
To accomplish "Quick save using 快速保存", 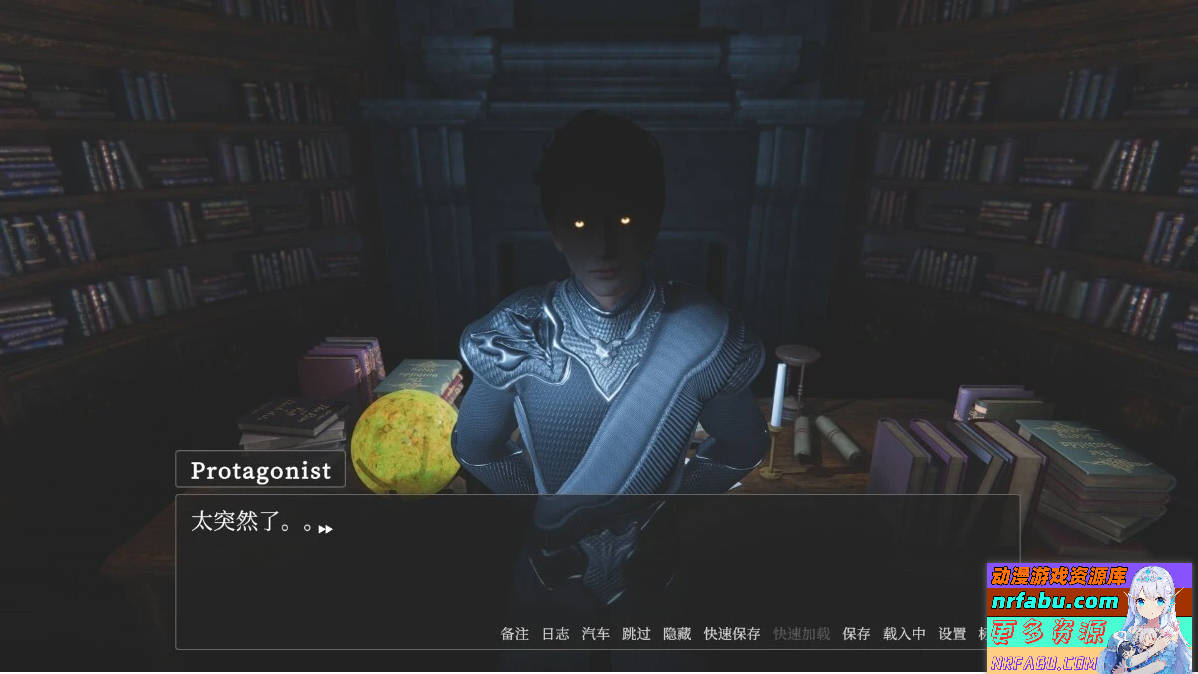I will (732, 634).
